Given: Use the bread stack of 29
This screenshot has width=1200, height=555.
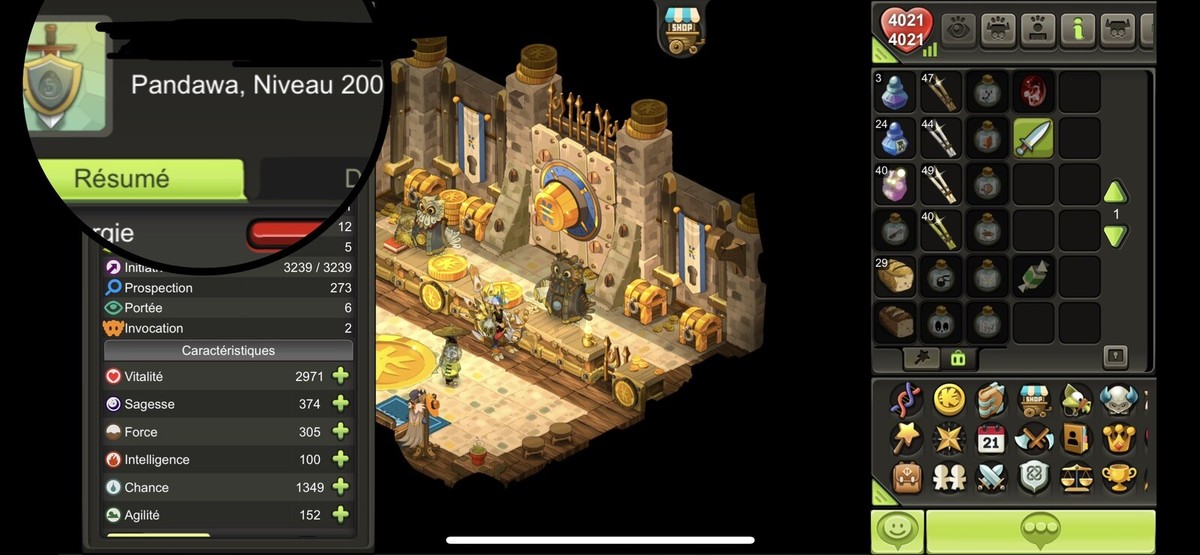Looking at the screenshot, I should click(x=895, y=277).
